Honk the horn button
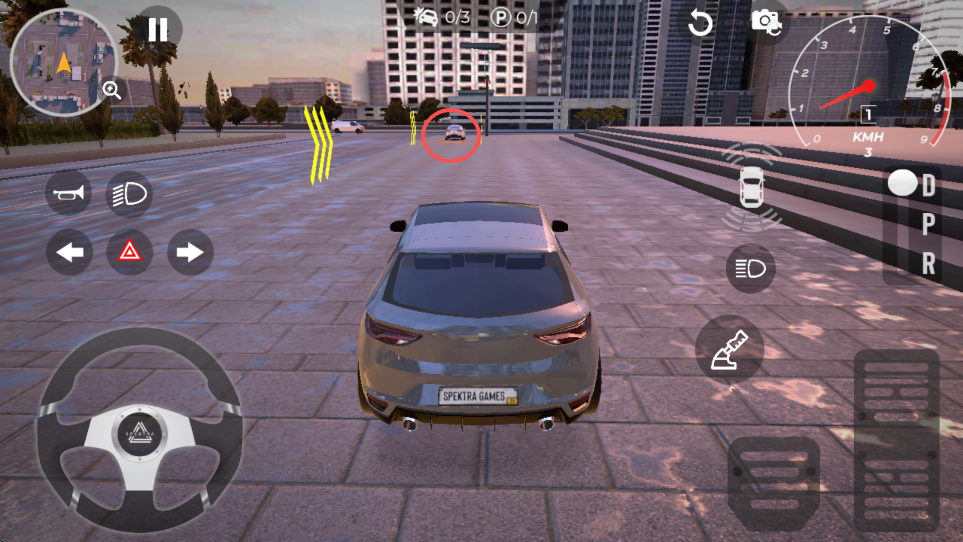The image size is (963, 542). coord(69,193)
